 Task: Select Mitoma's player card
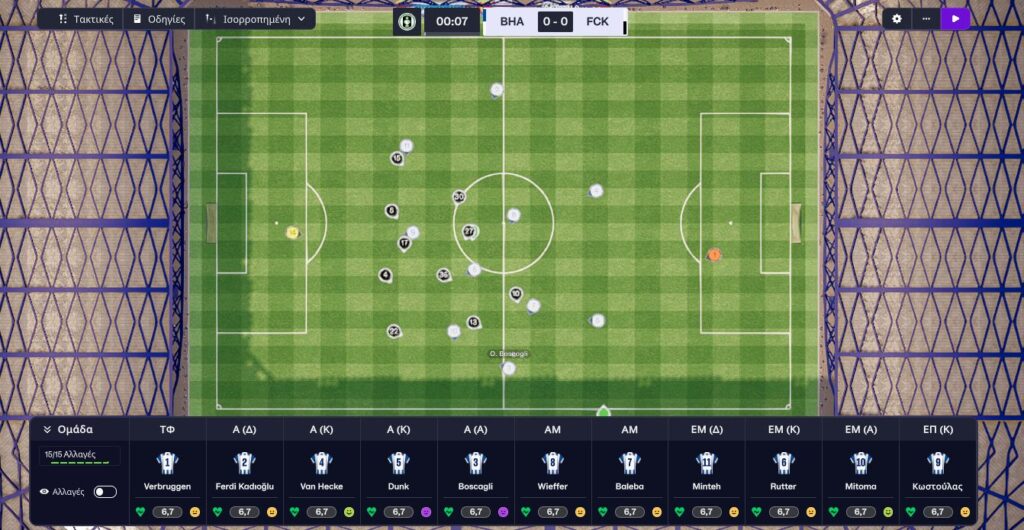click(861, 472)
